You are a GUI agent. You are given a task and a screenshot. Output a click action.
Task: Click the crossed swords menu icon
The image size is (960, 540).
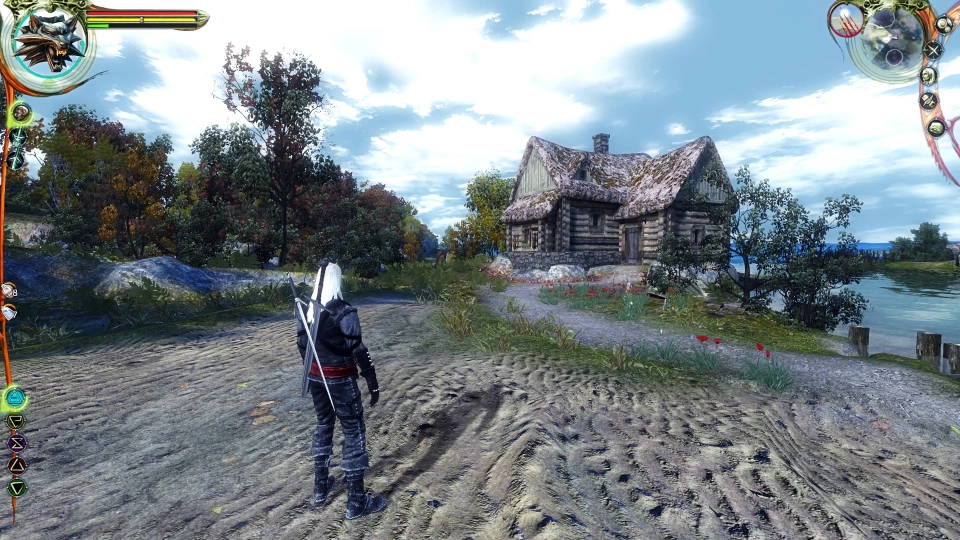[933, 48]
